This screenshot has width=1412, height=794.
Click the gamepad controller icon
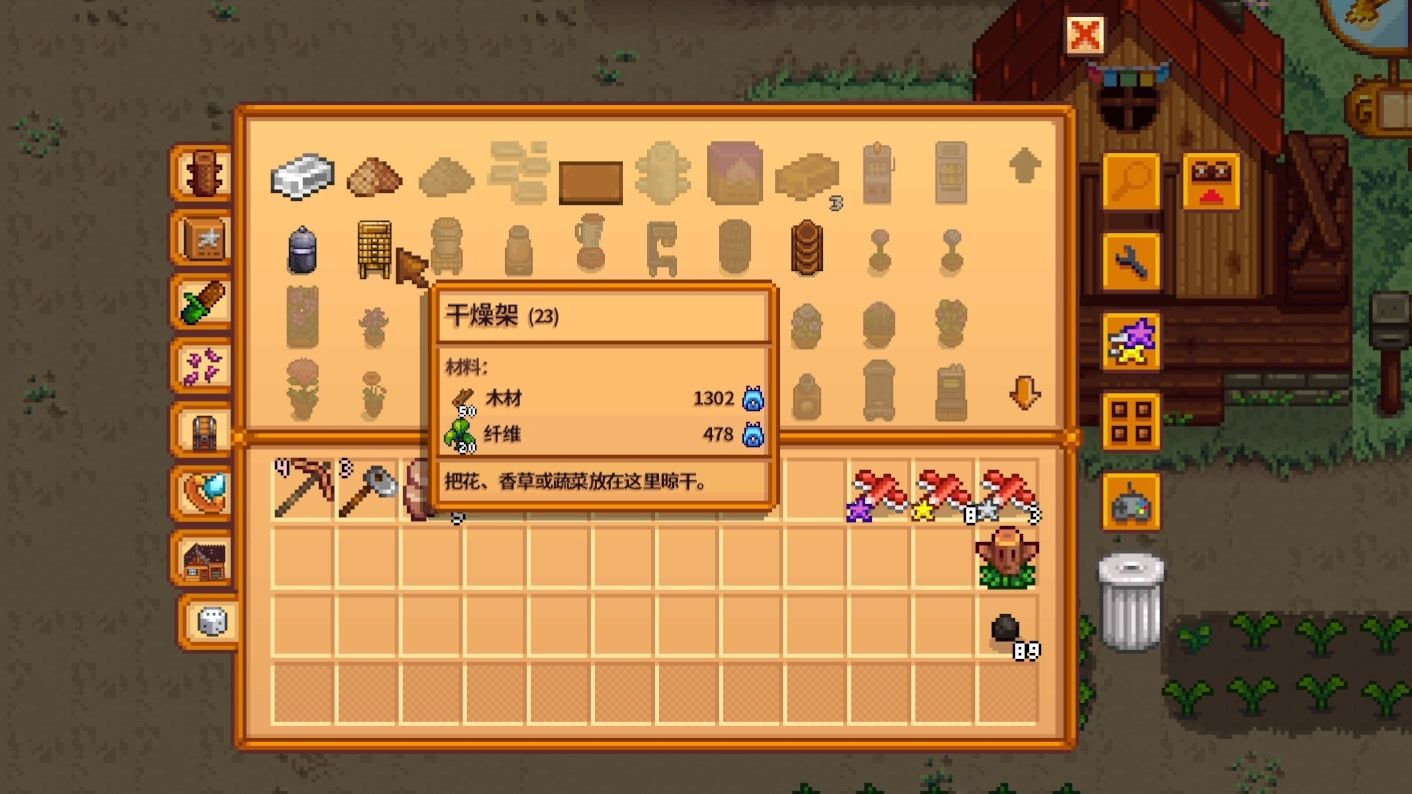[1130, 497]
